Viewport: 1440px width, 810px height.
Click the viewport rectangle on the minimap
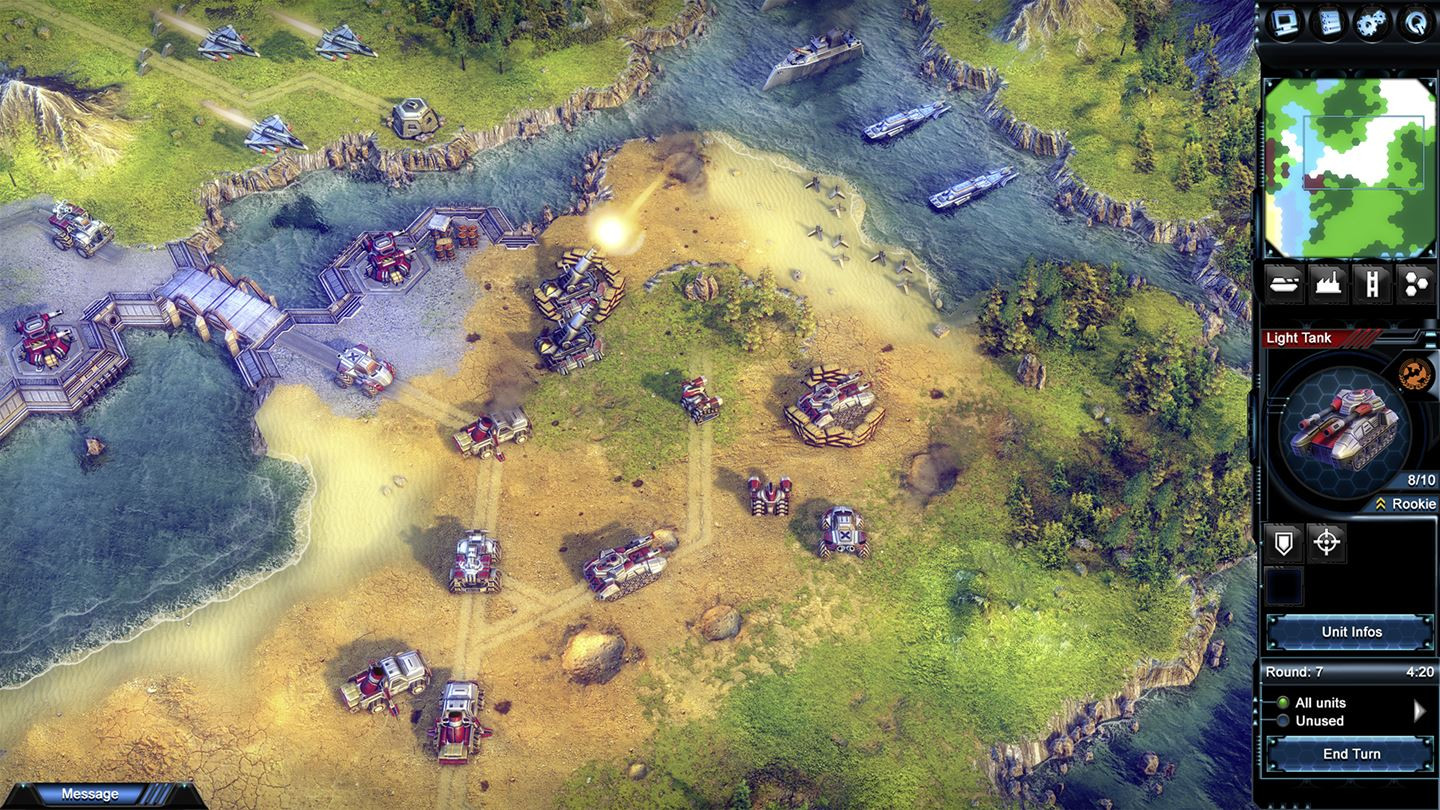pyautogui.click(x=1365, y=152)
